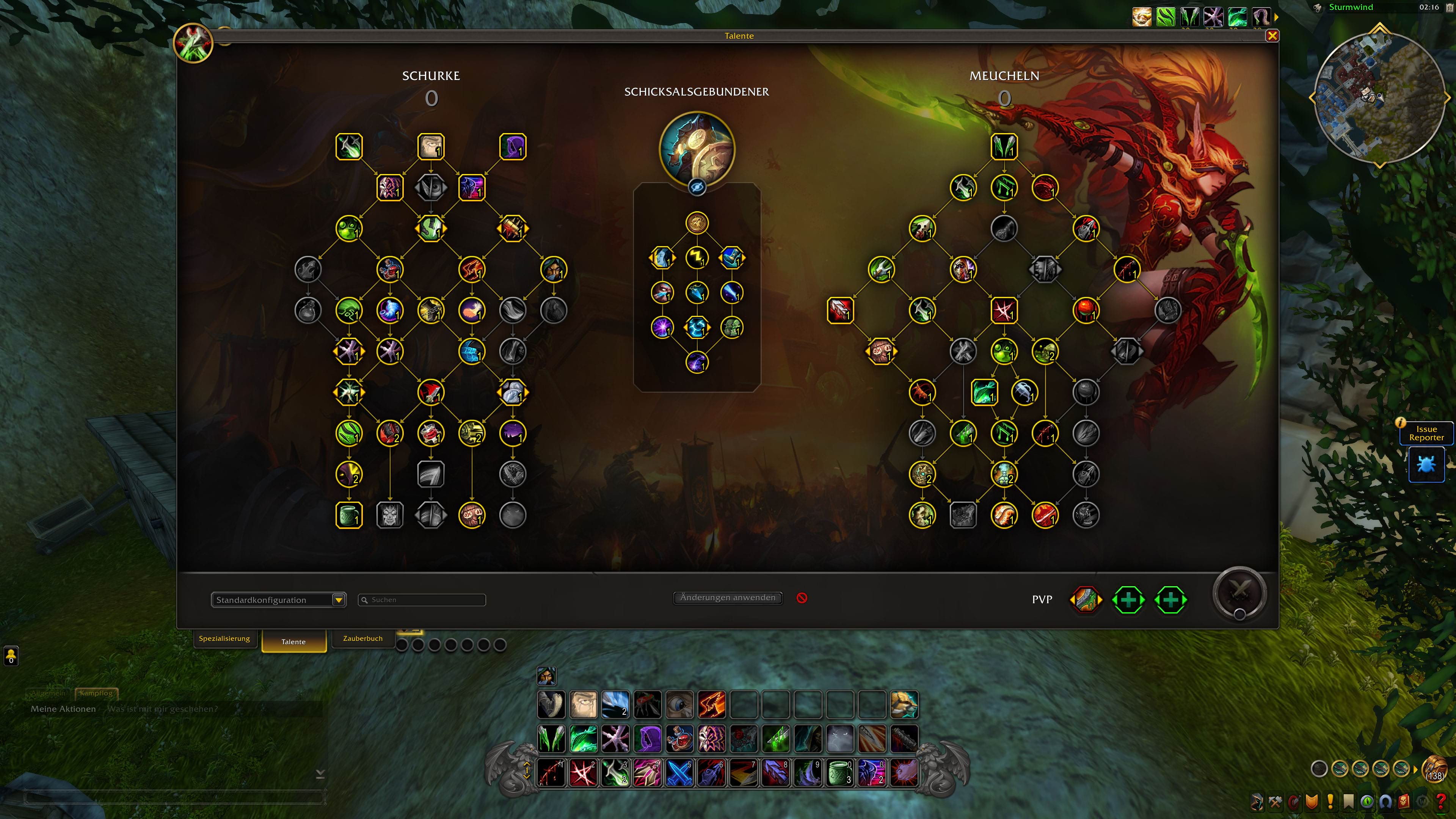Image resolution: width=1456 pixels, height=819 pixels.
Task: Open the Meine Aktionen combat log filter
Action: point(63,709)
